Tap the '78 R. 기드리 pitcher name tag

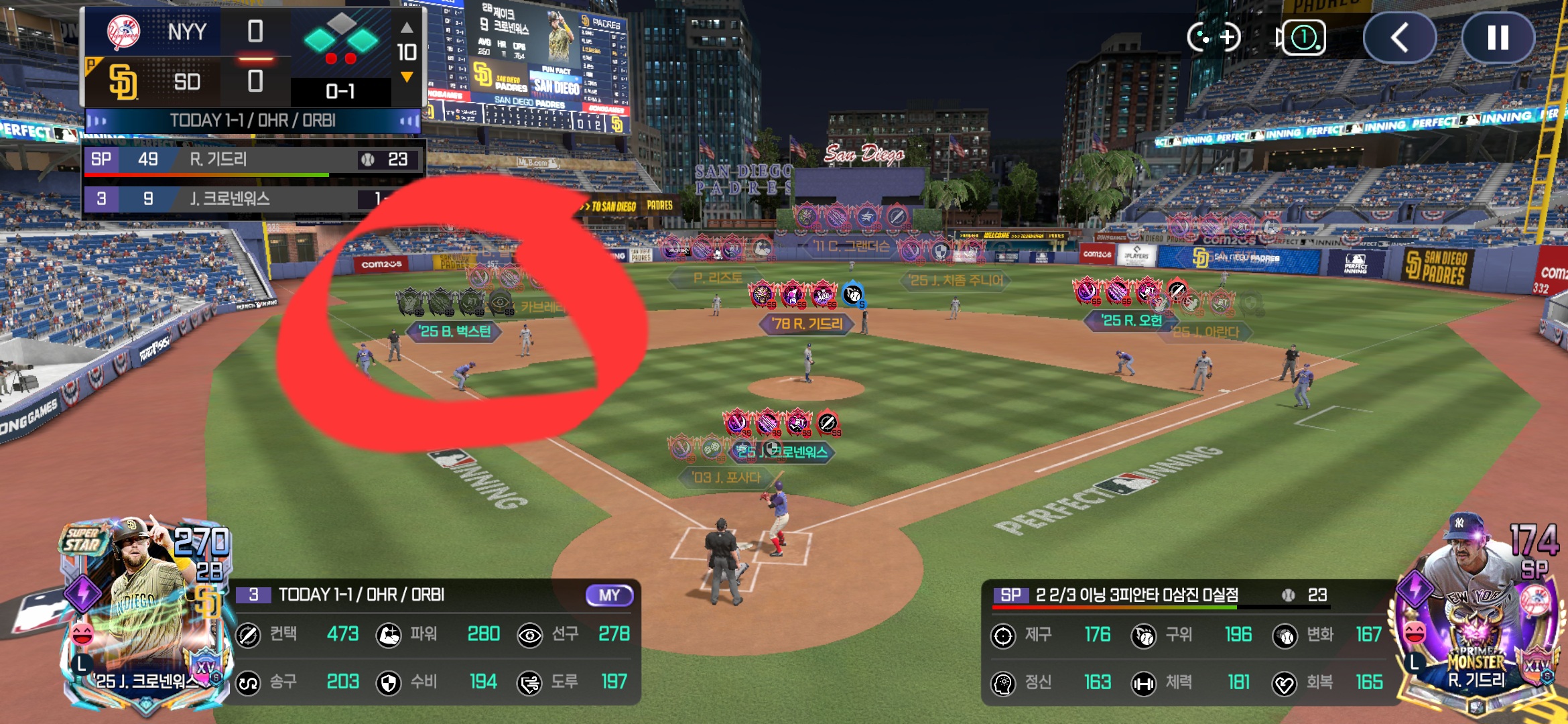click(x=807, y=324)
